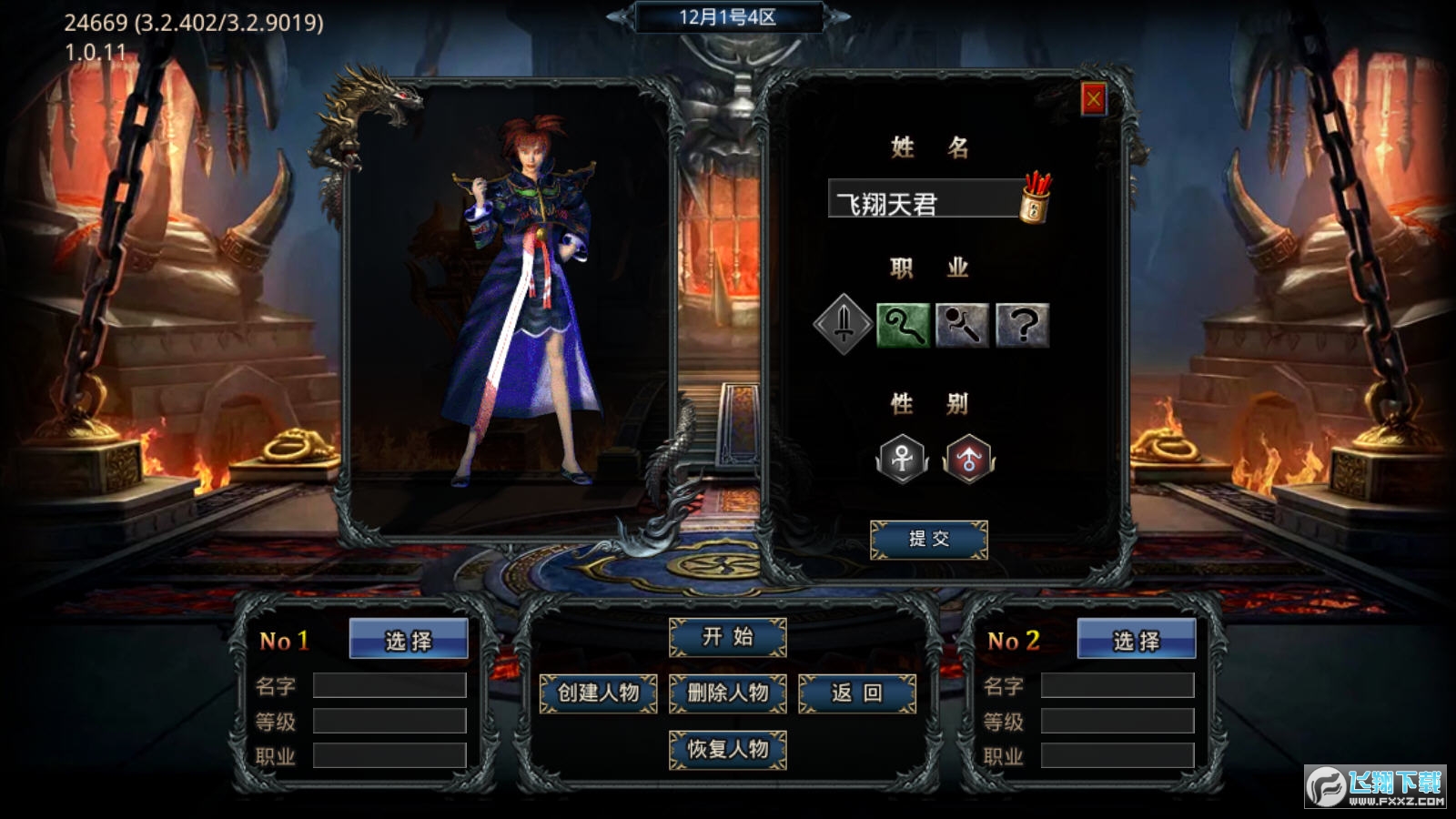
Task: Click the 删除人物 delete character button
Action: tap(728, 693)
